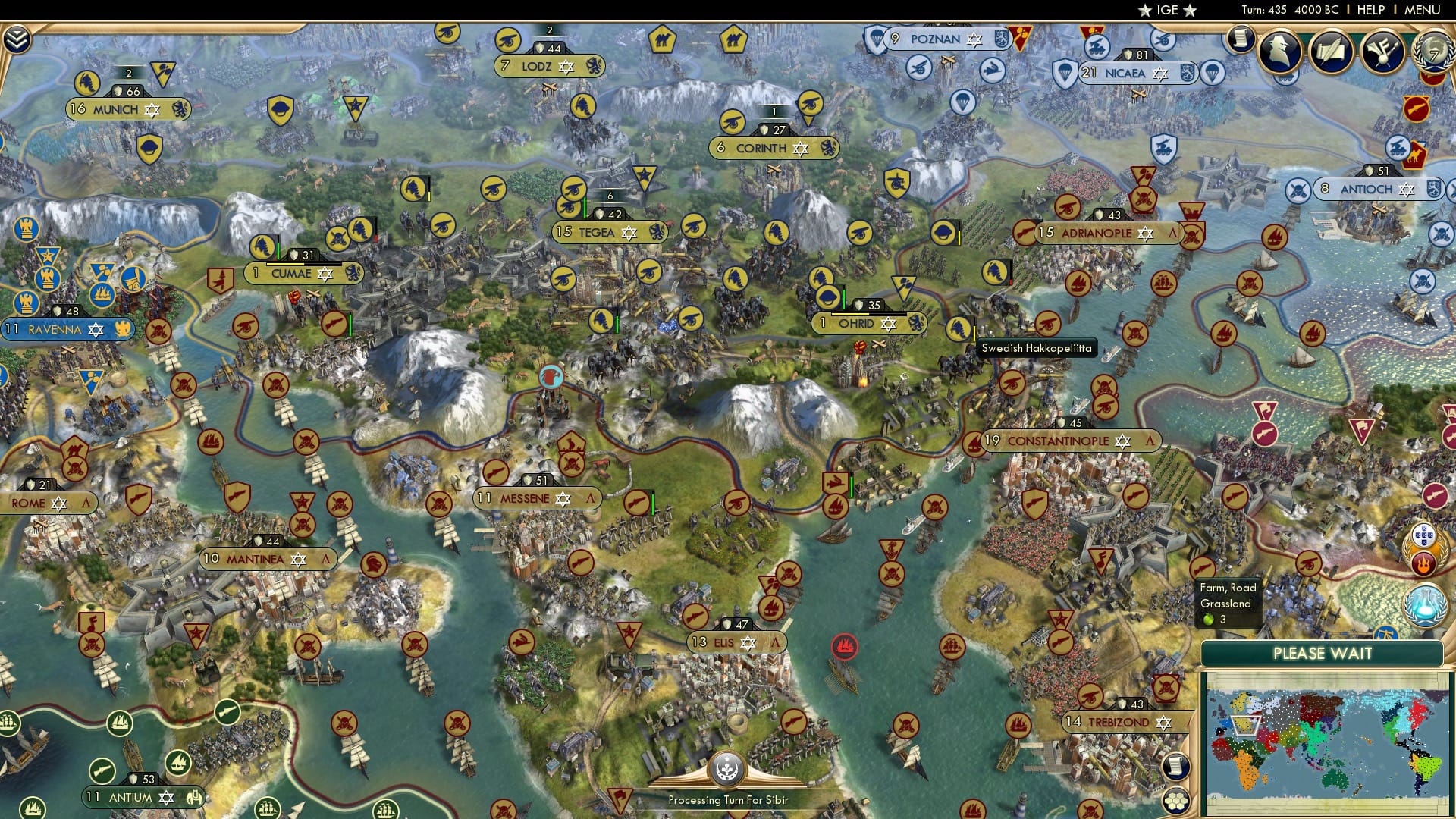Open the MENU from the top bar

[x=1423, y=10]
